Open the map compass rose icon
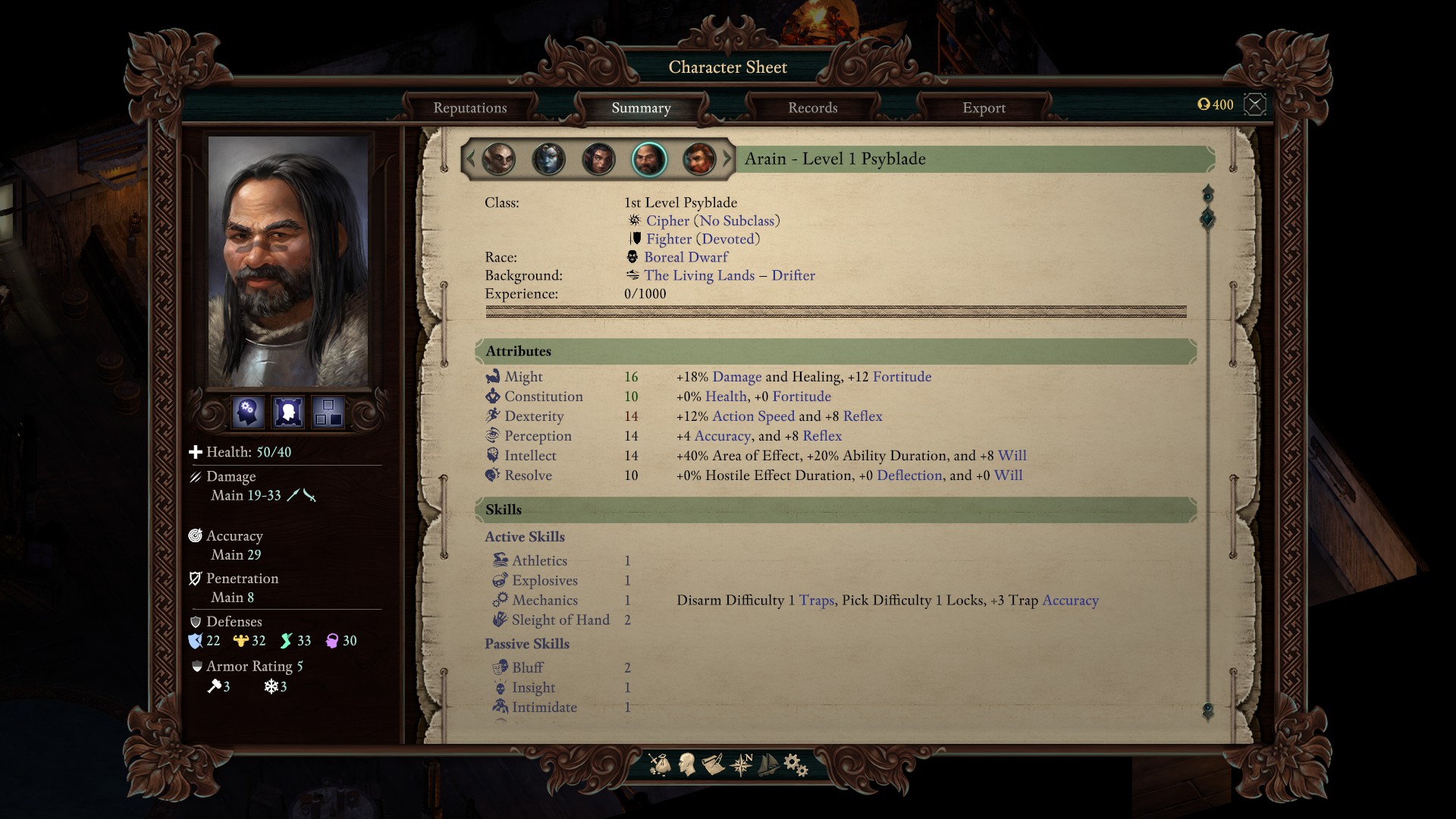The height and width of the screenshot is (819, 1456). pos(741,764)
